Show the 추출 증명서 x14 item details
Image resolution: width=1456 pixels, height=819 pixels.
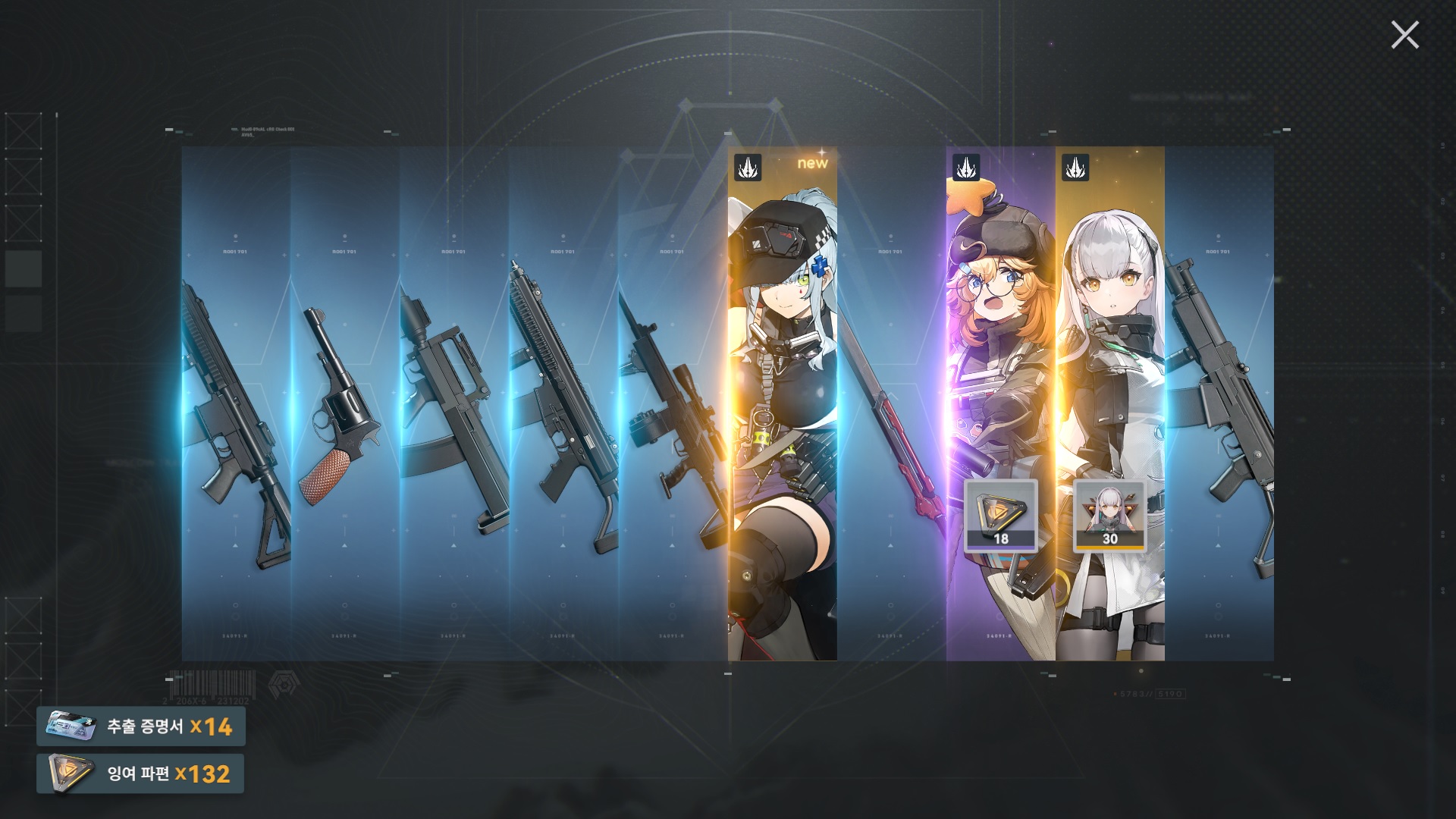pyautogui.click(x=141, y=726)
